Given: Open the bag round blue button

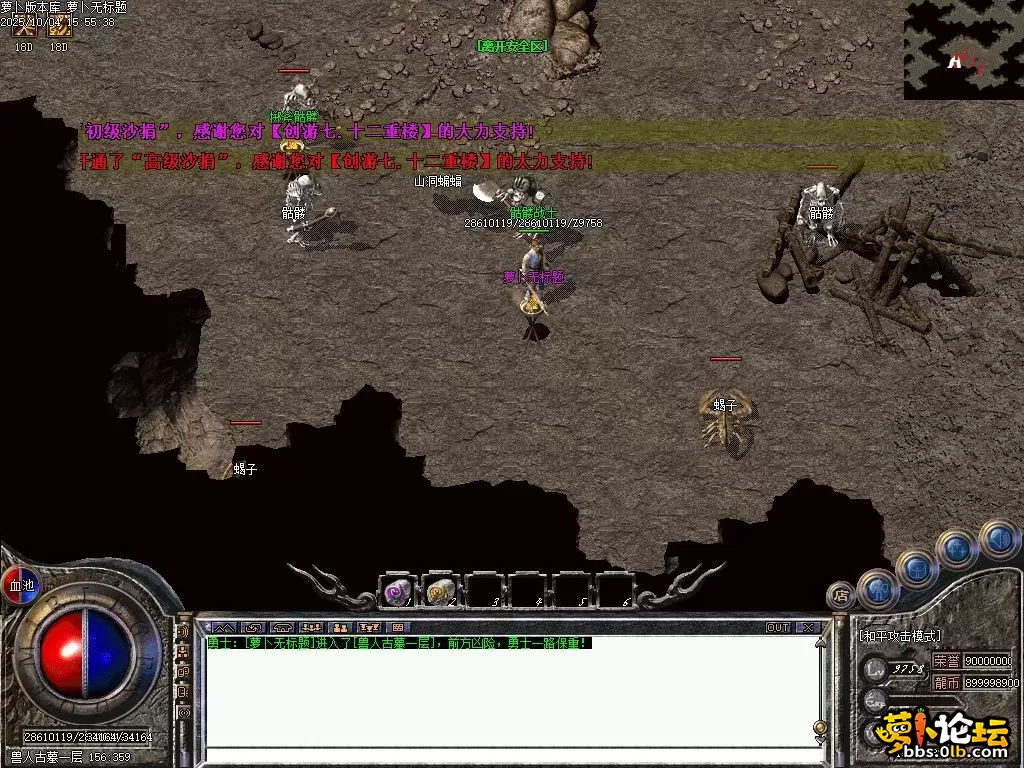Looking at the screenshot, I should pyautogui.click(x=915, y=569).
